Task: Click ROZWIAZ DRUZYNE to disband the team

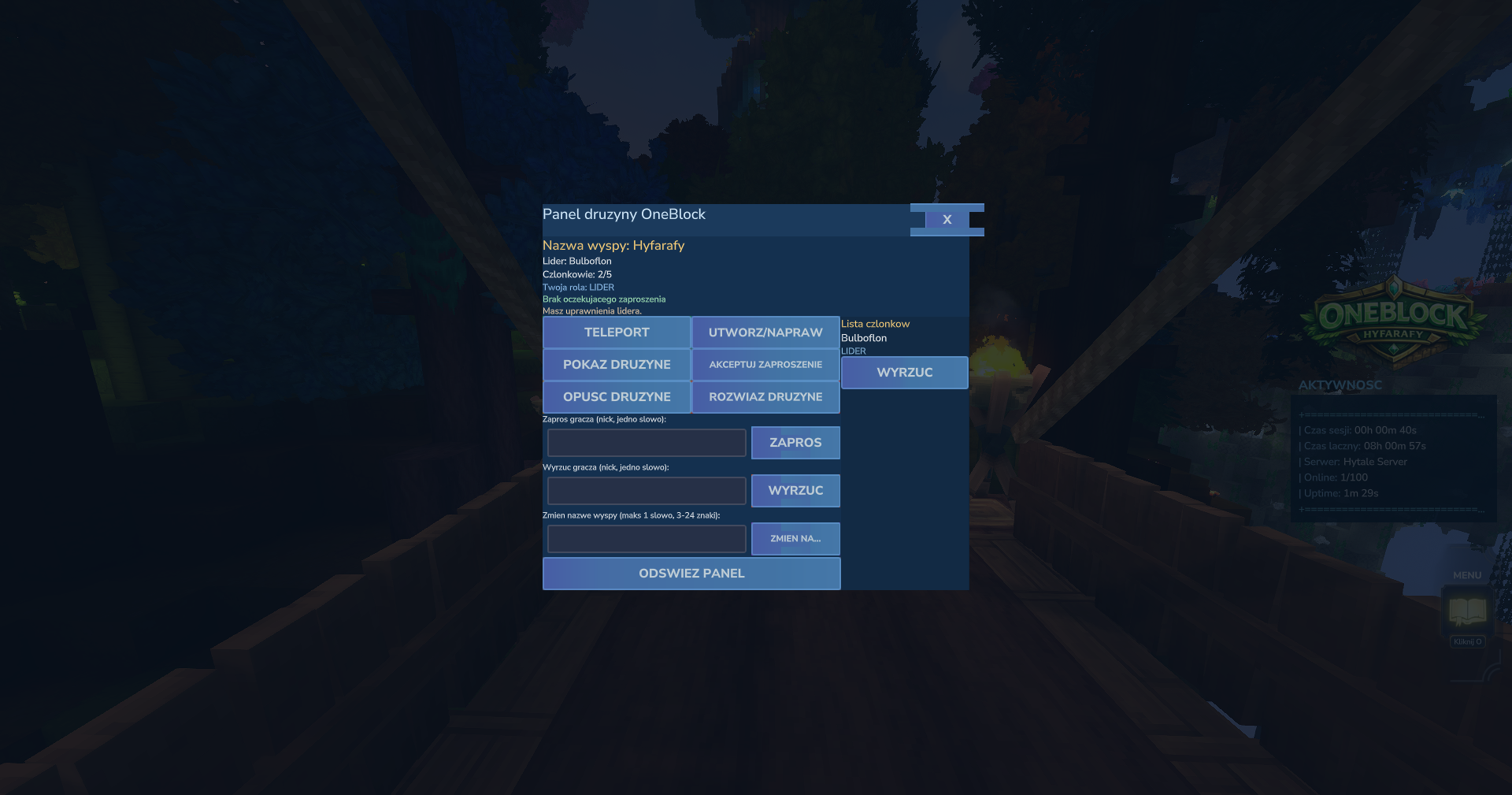Action: pos(765,396)
